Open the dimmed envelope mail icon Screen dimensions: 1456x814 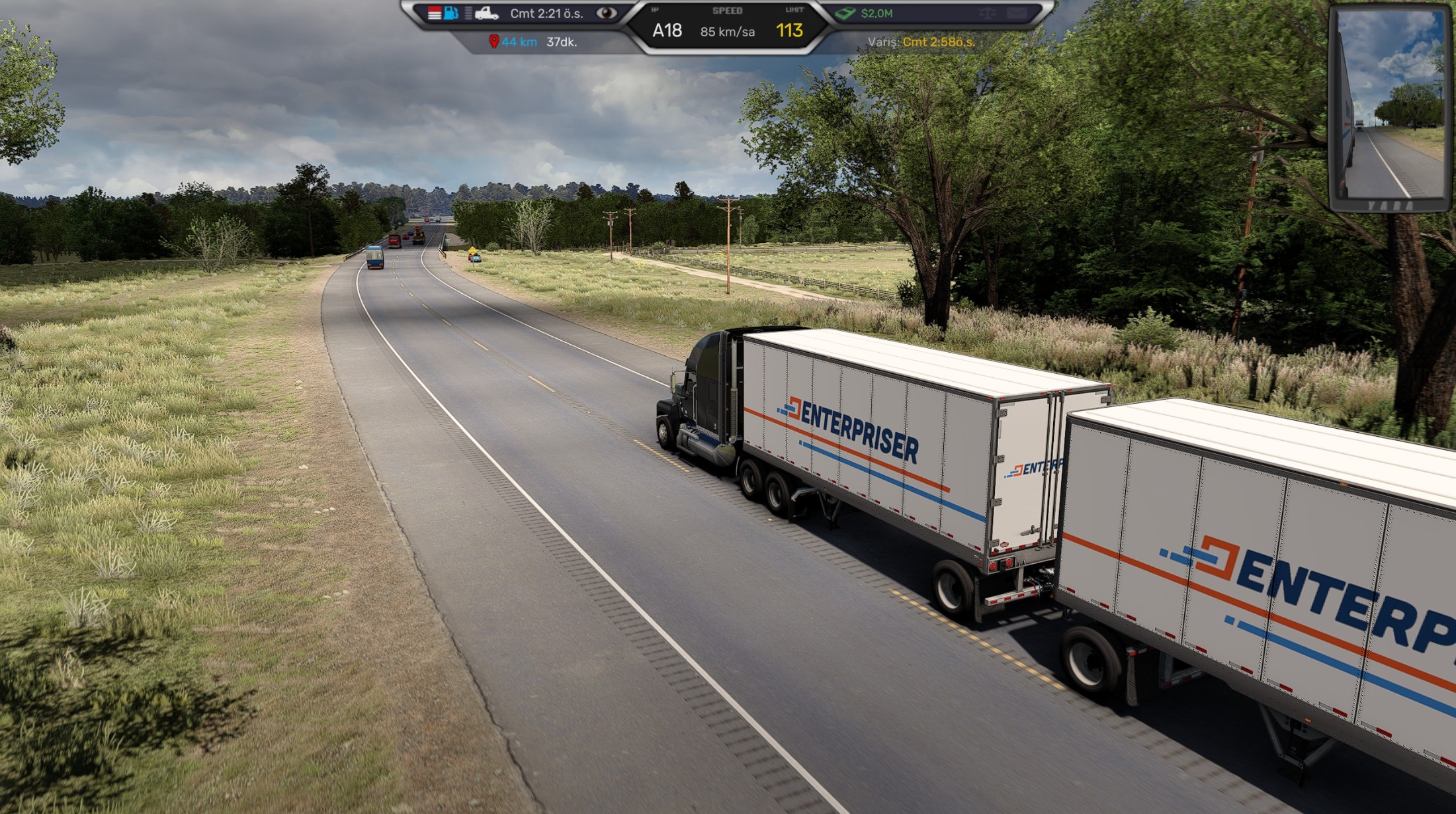point(1015,13)
